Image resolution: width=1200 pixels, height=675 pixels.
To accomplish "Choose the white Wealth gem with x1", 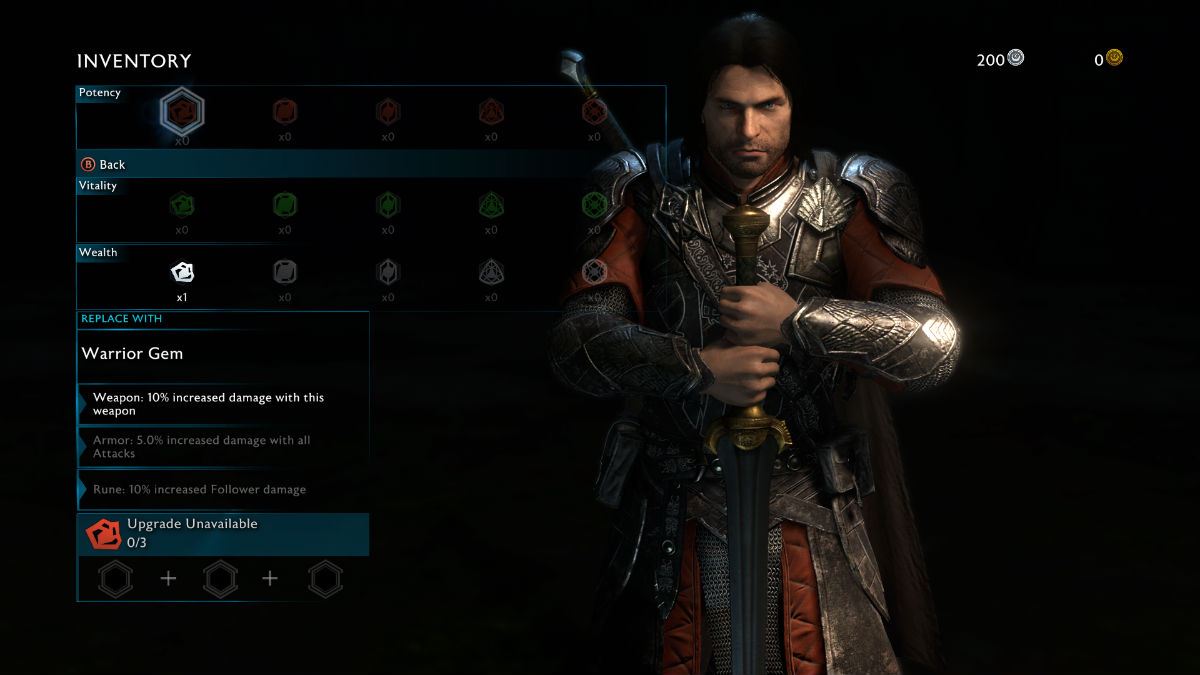I will 182,271.
